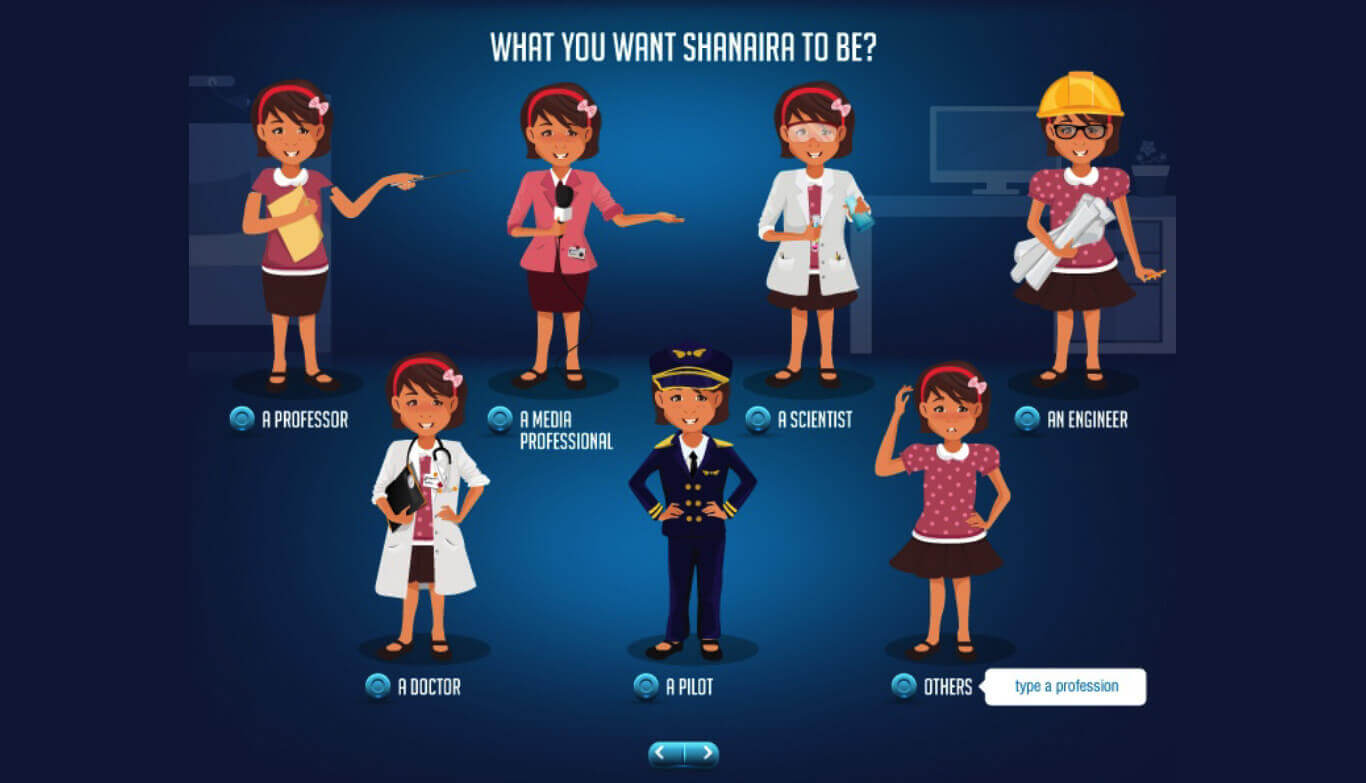Choose the A Doctor radio button
The width and height of the screenshot is (1366, 783).
click(378, 686)
